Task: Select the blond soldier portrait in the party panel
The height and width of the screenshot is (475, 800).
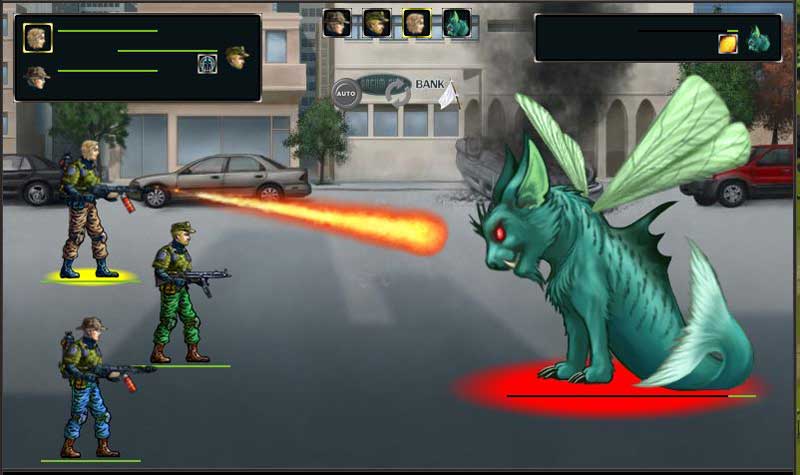Action: (38, 37)
